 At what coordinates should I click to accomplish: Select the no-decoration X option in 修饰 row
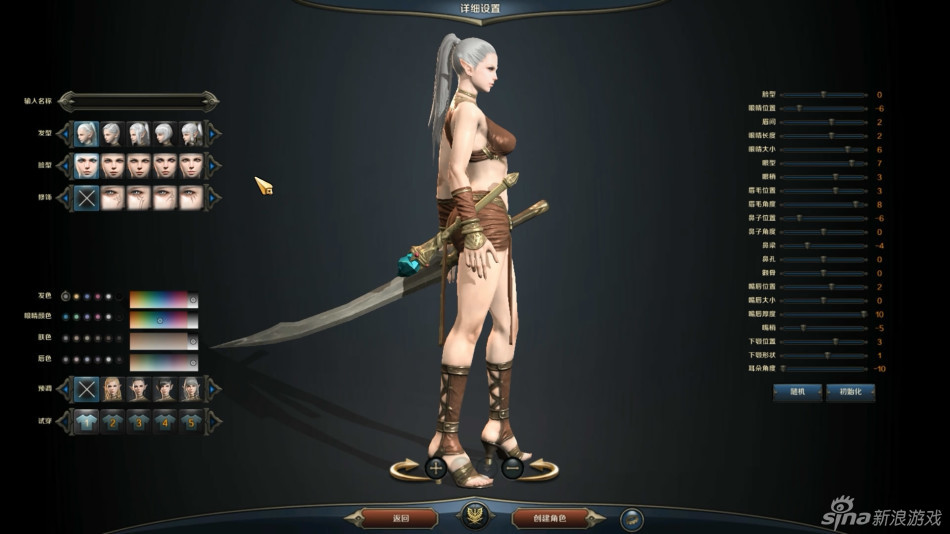pos(87,197)
